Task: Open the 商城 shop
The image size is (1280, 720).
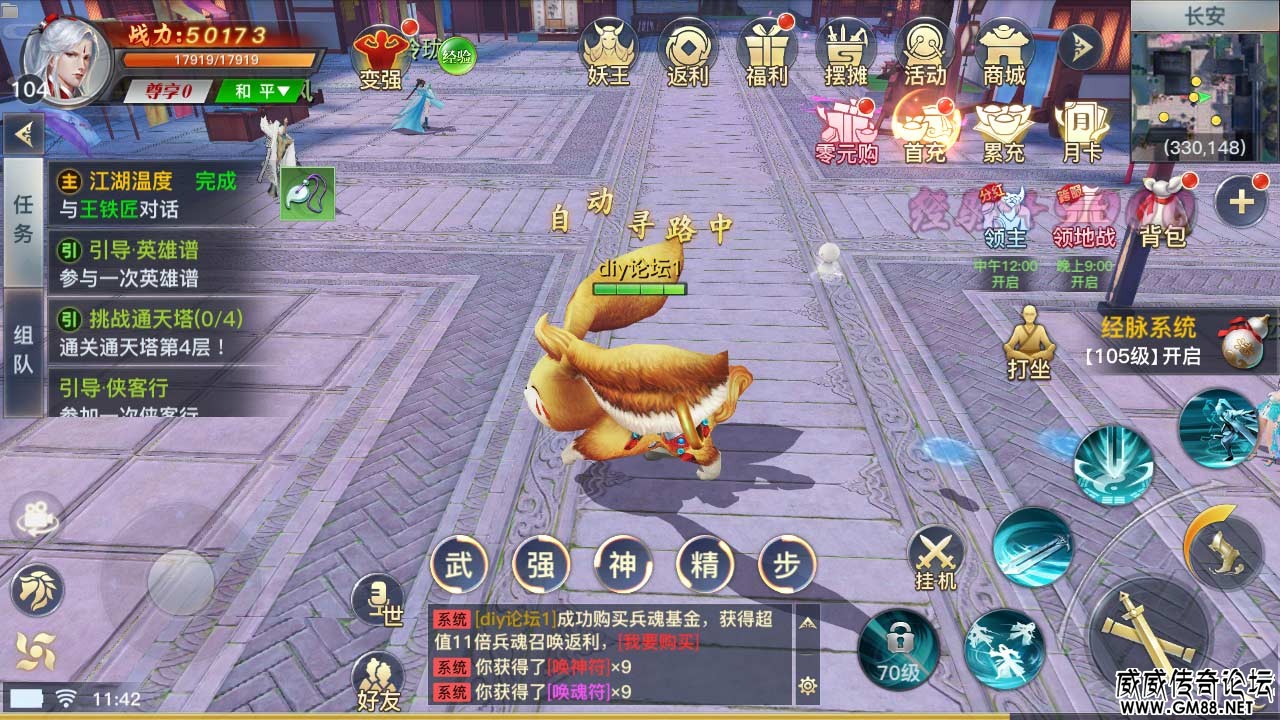Action: pyautogui.click(x=1005, y=54)
